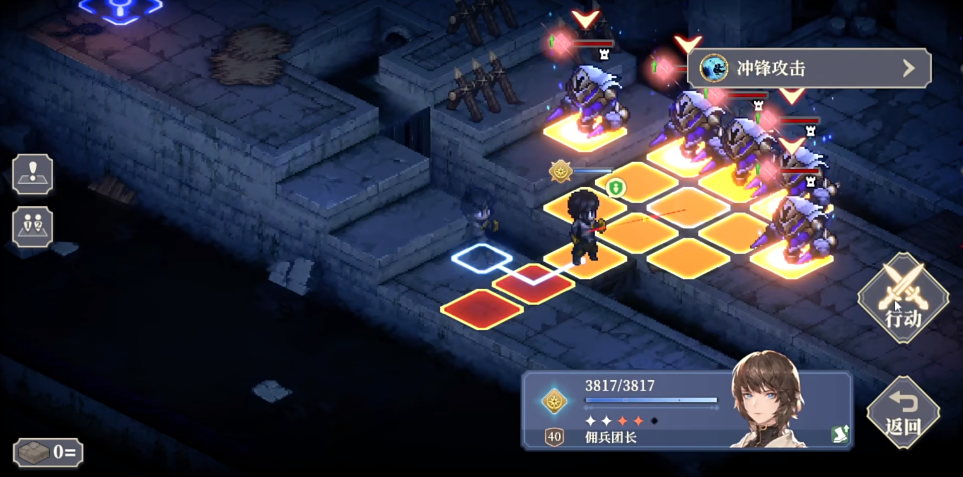Go back with the 返回 button
963x477 pixels.
902,411
